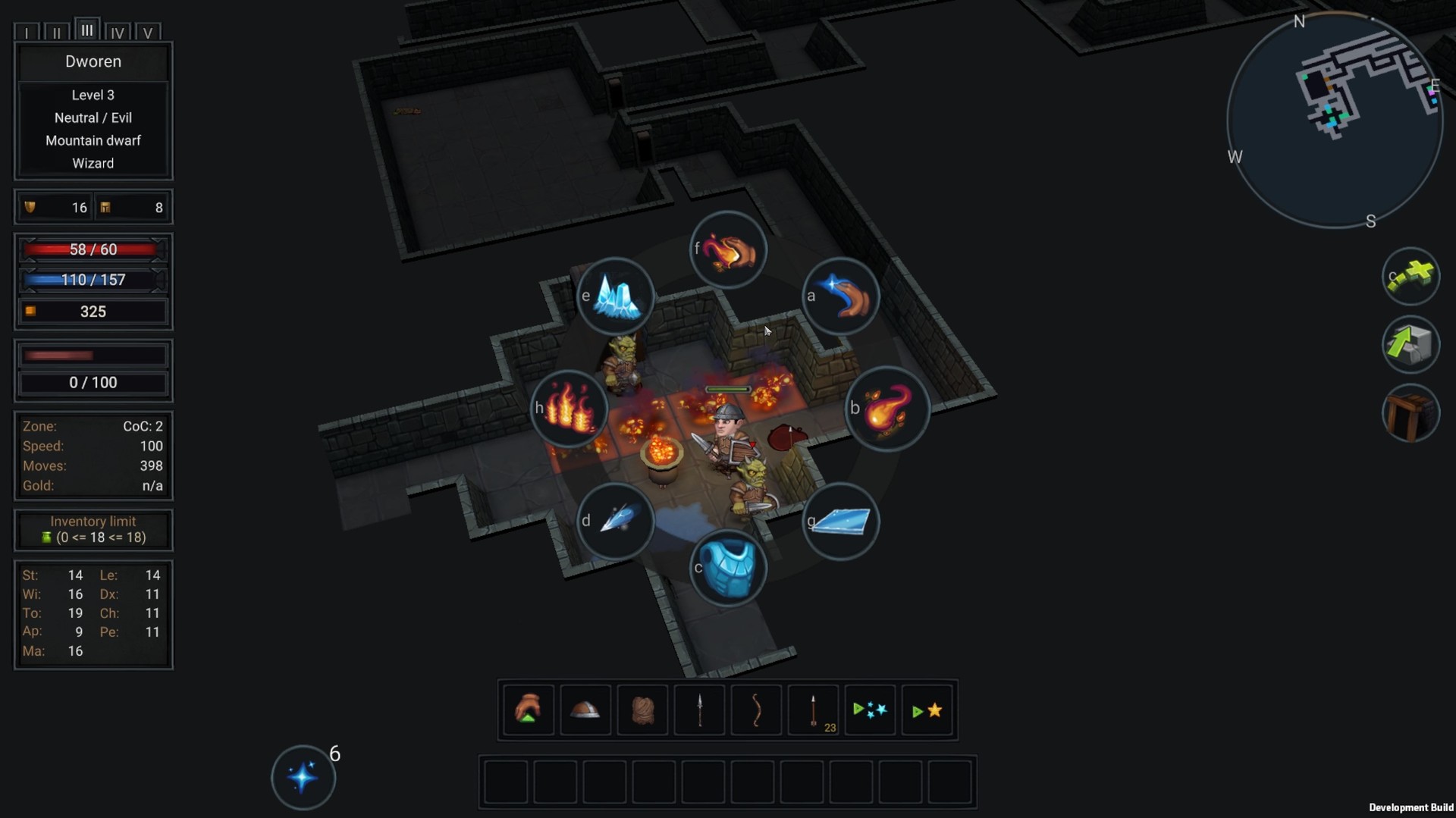1456x818 pixels.
Task: Click the Inventory limit display
Action: point(93,529)
